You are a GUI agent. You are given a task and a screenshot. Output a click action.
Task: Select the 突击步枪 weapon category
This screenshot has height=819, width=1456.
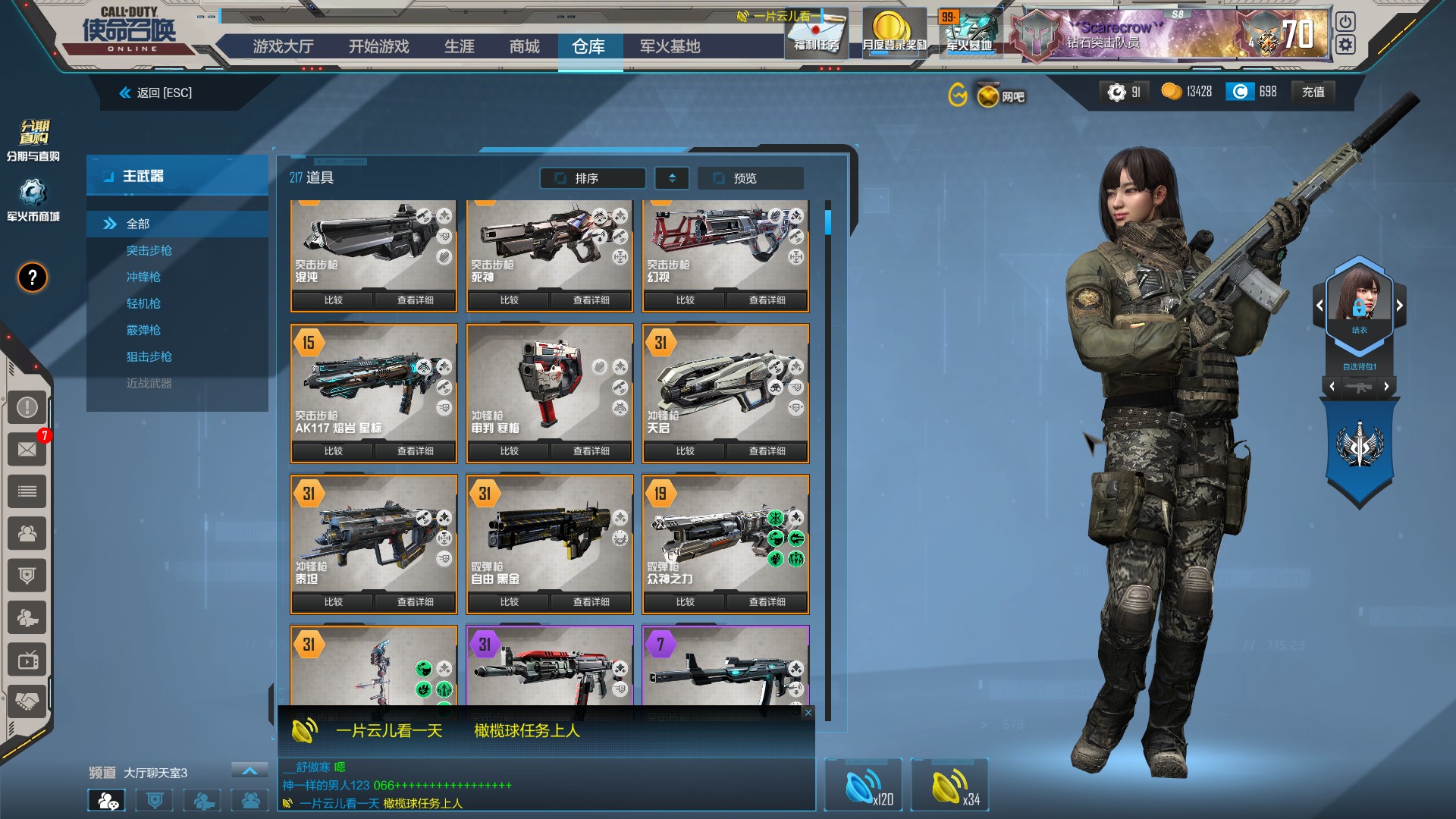point(149,250)
